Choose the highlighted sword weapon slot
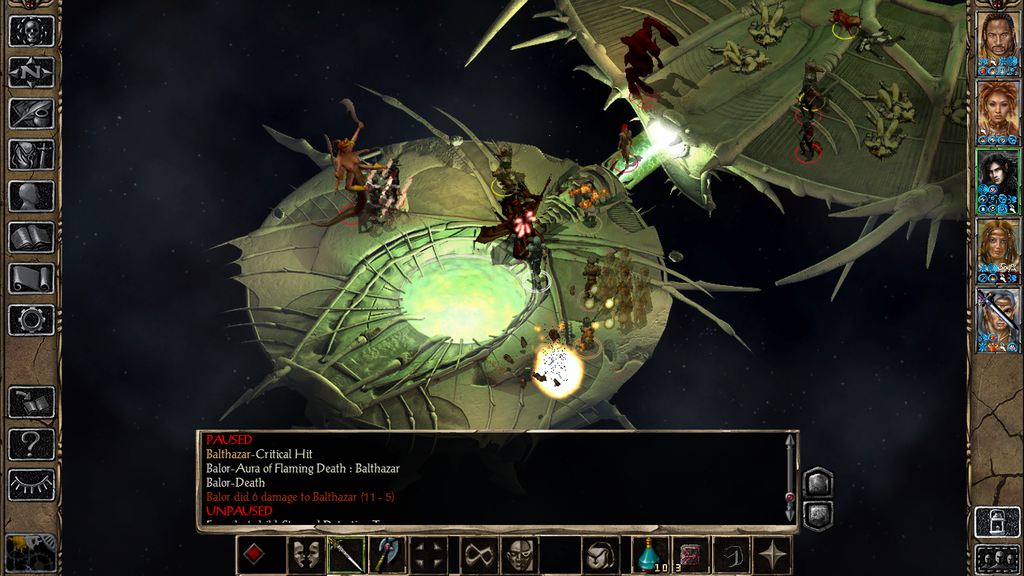This screenshot has height=576, width=1024. pyautogui.click(x=347, y=555)
